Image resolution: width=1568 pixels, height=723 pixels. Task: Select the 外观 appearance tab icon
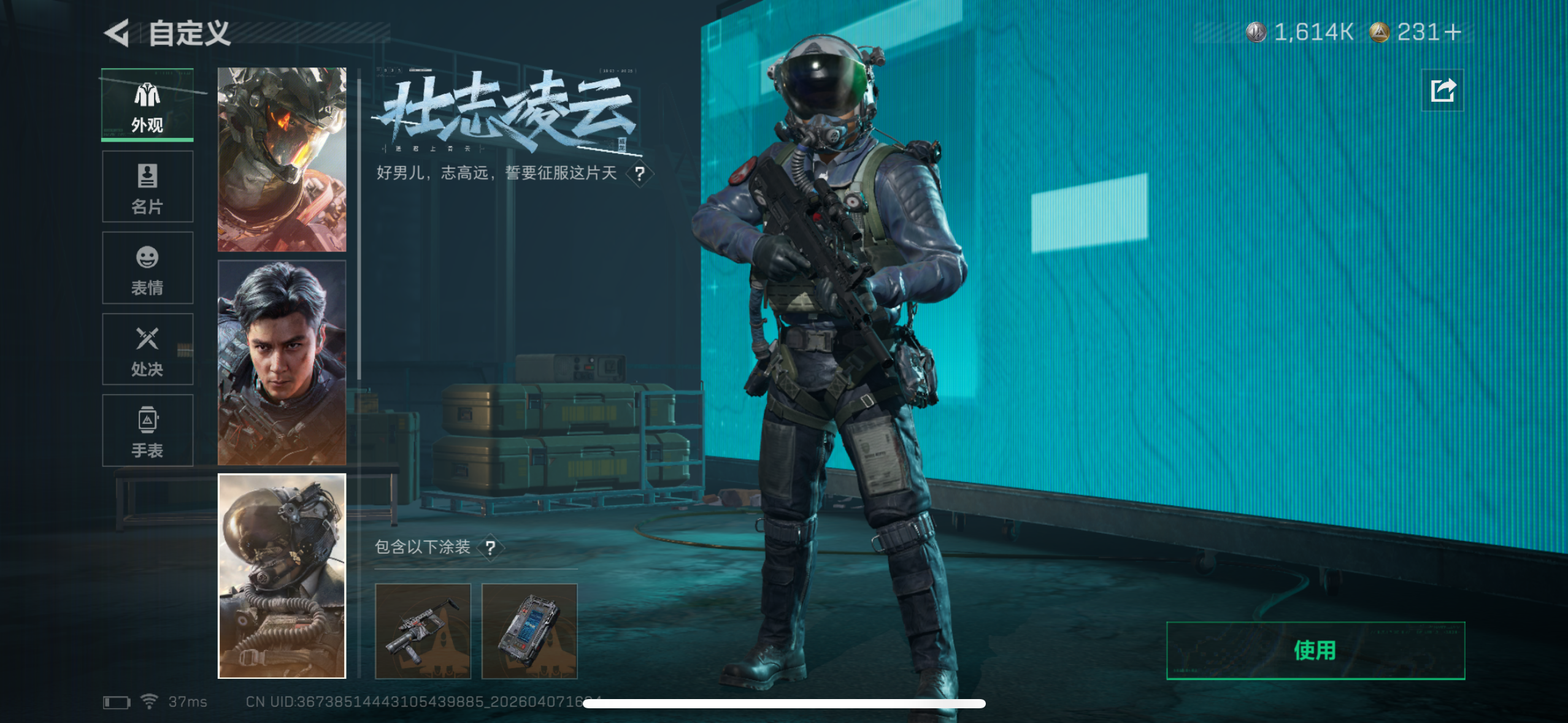[x=147, y=104]
